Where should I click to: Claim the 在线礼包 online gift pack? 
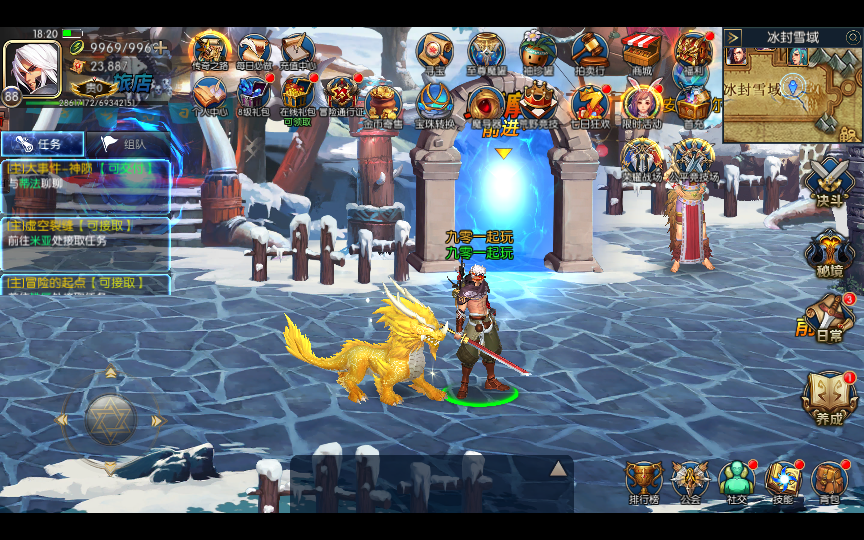click(x=297, y=96)
